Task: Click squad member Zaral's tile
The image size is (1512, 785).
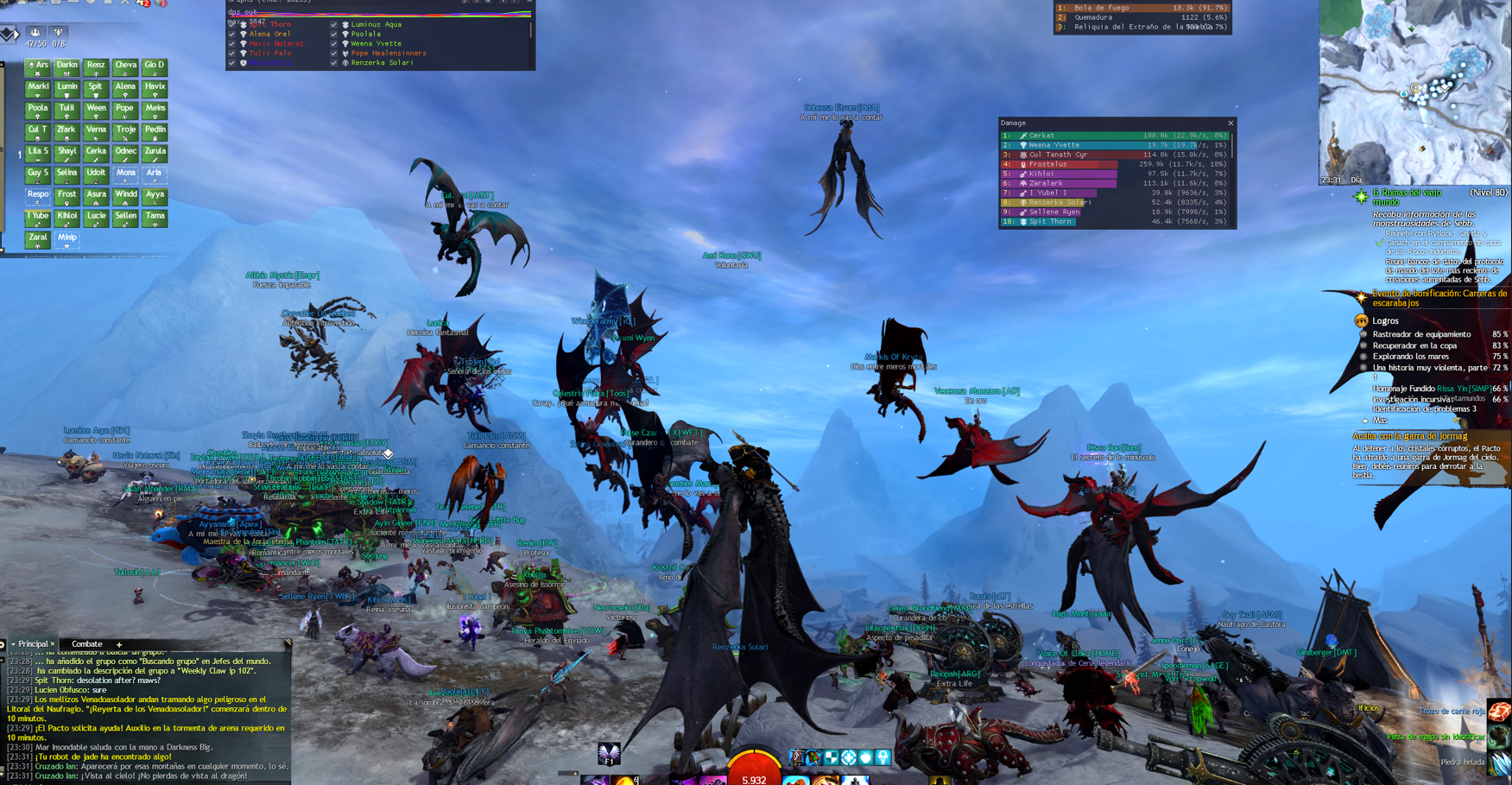Action: pos(37,239)
